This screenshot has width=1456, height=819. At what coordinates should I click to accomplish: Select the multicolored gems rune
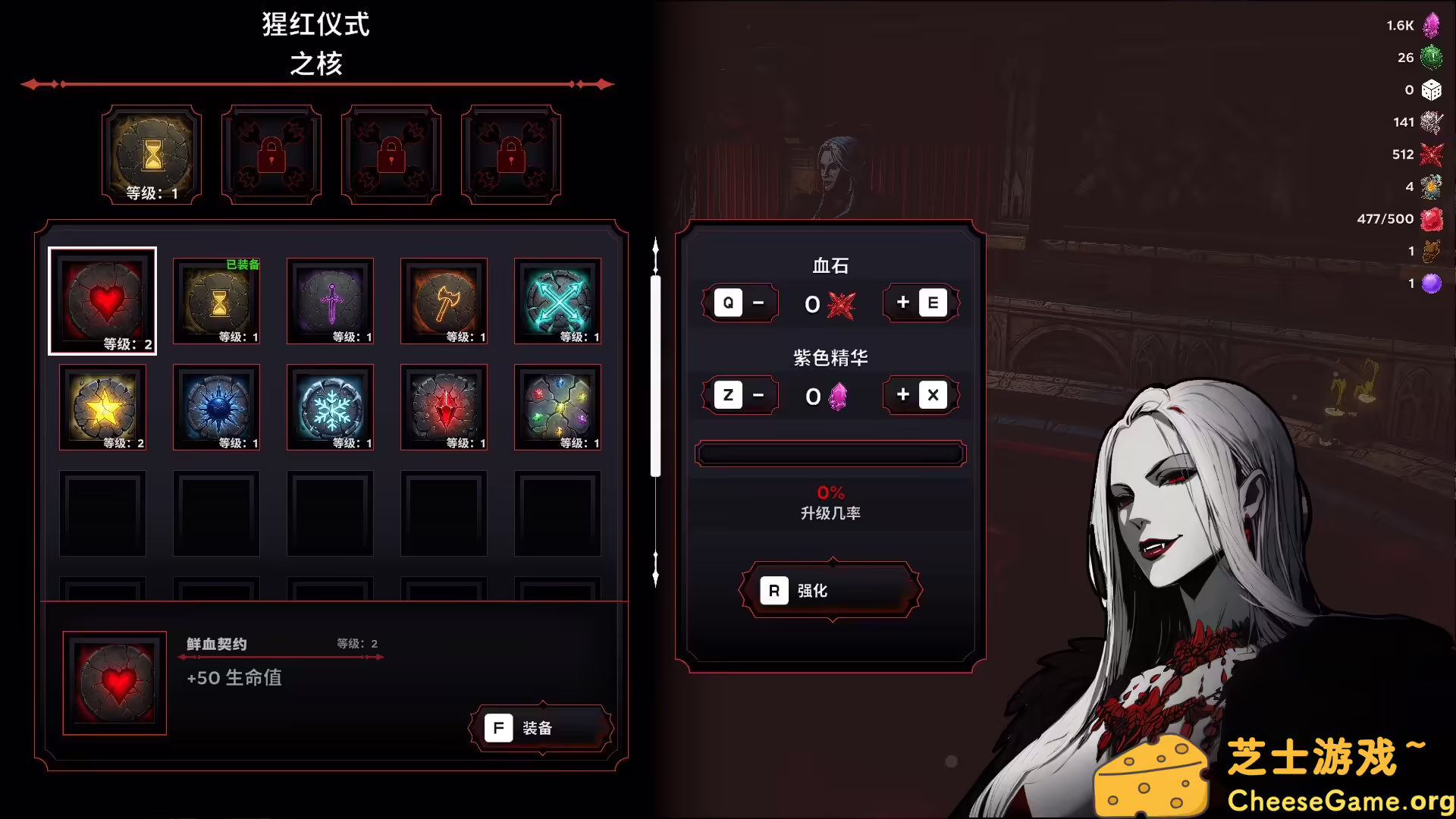[x=557, y=407]
